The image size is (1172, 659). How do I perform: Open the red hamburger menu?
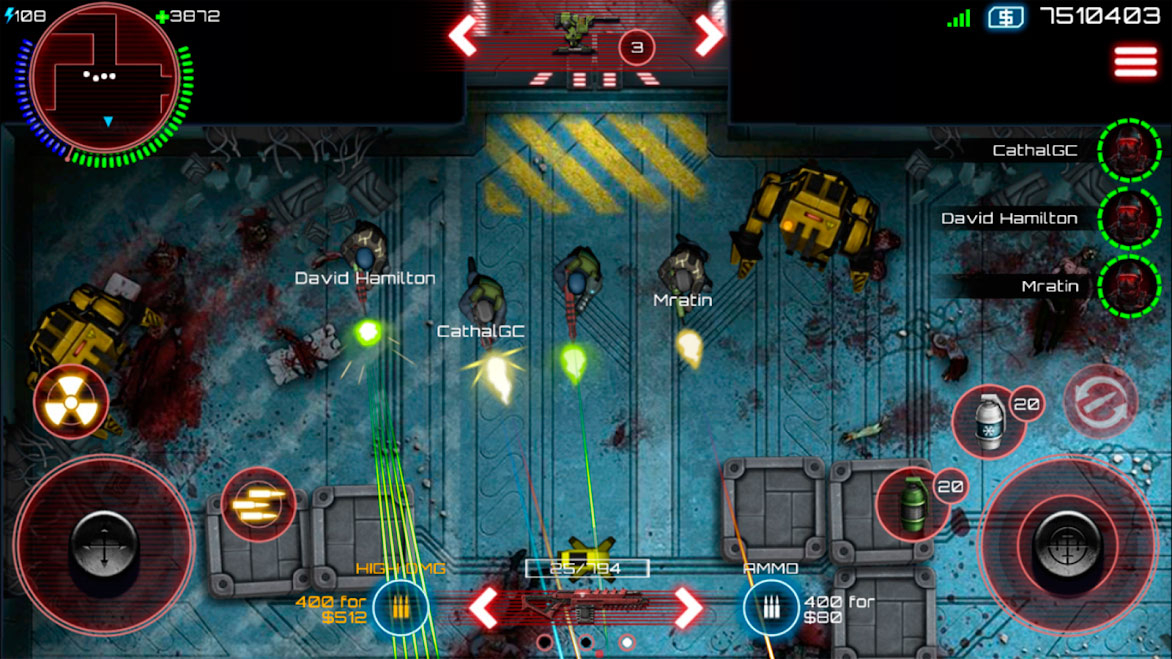coord(1135,61)
